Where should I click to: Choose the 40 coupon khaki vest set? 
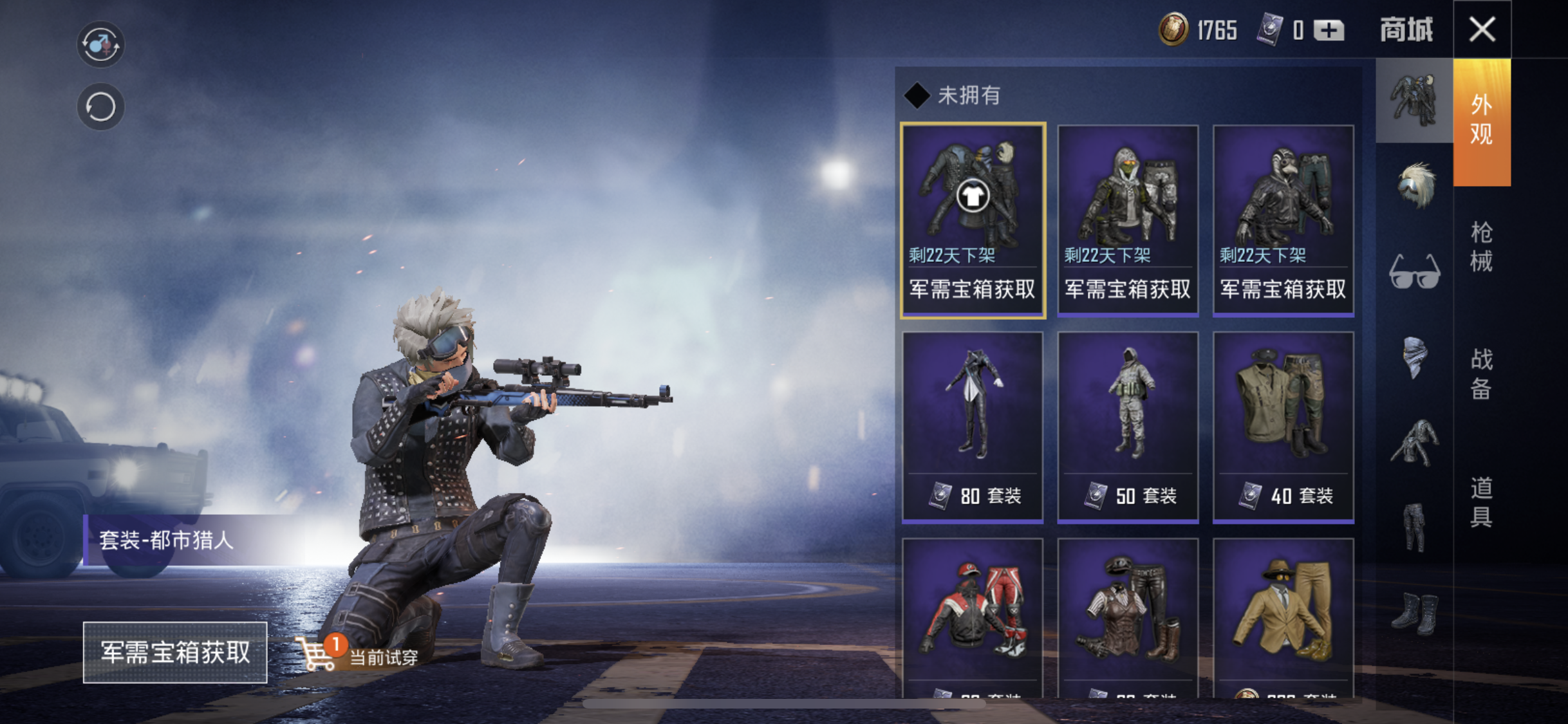[x=1283, y=426]
